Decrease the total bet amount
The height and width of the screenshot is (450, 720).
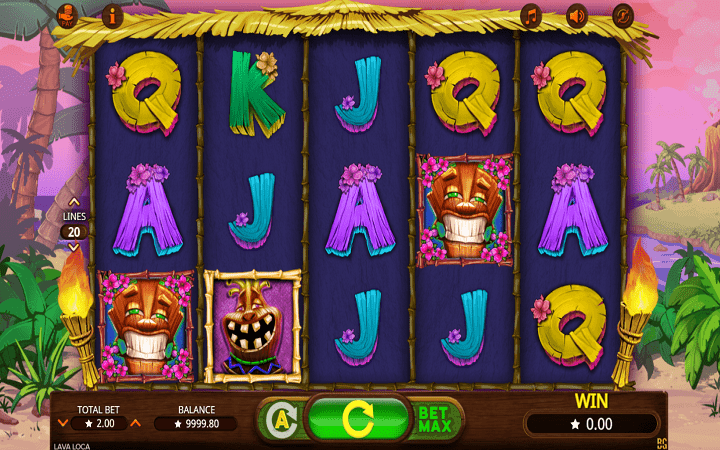click(63, 423)
